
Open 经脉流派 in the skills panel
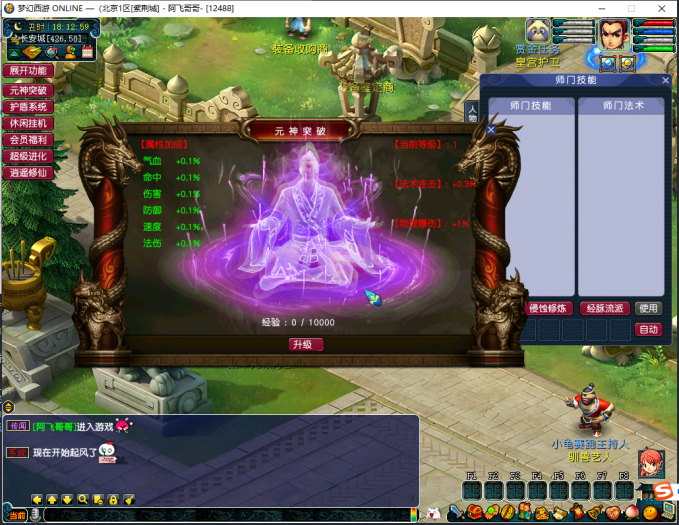[603, 308]
